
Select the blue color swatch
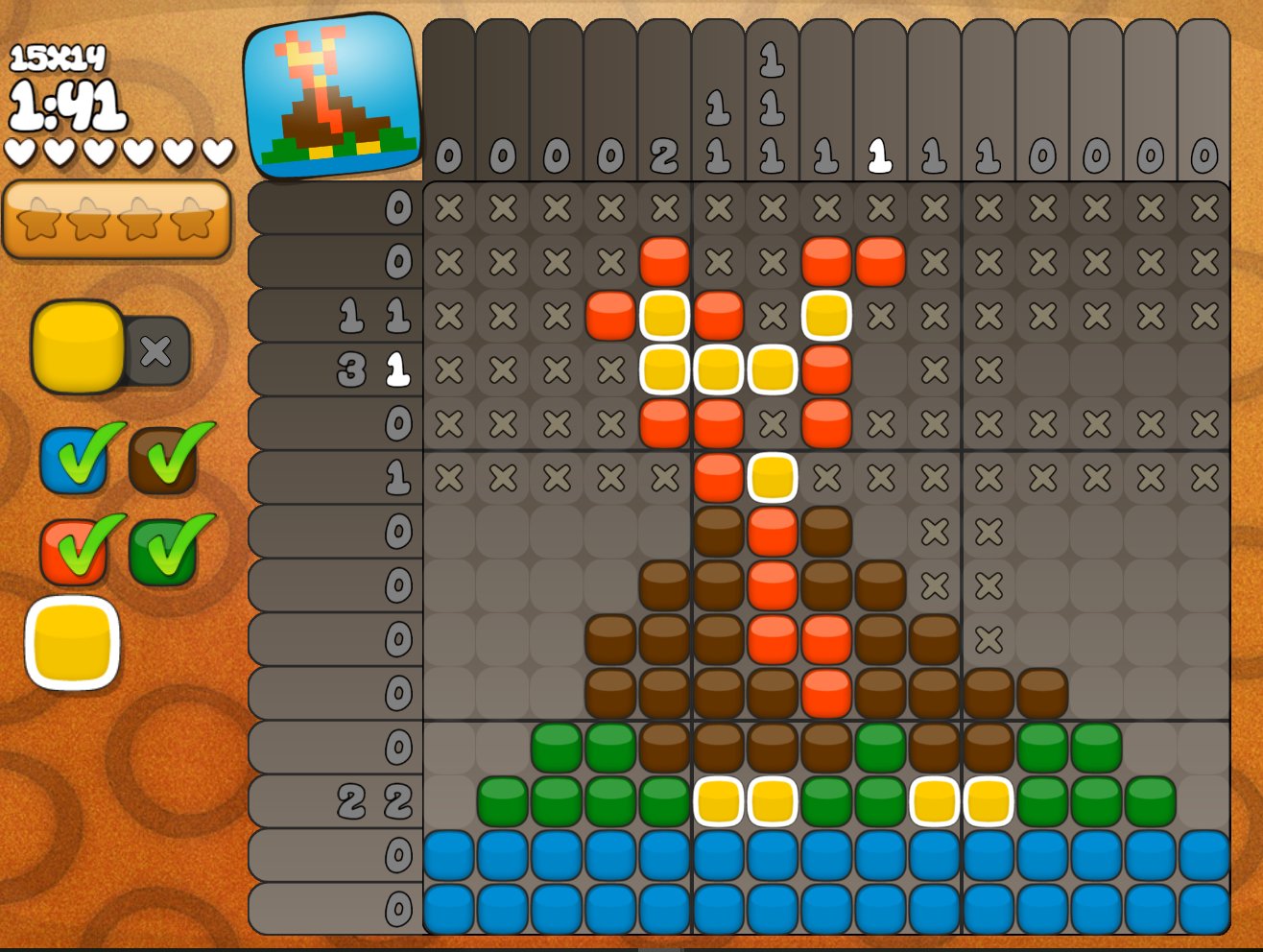(73, 461)
